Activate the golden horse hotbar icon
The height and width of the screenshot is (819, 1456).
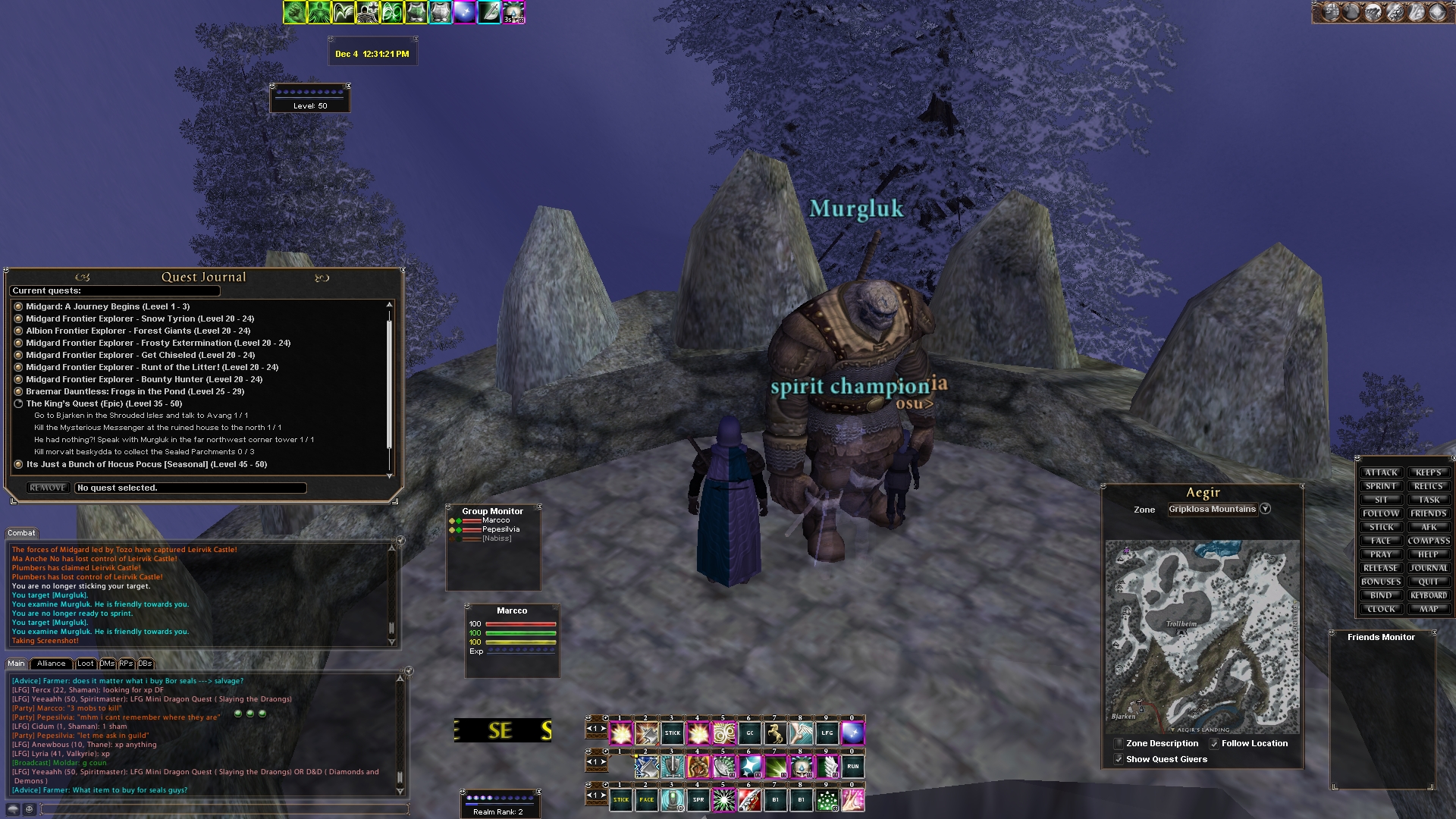pyautogui.click(x=775, y=733)
